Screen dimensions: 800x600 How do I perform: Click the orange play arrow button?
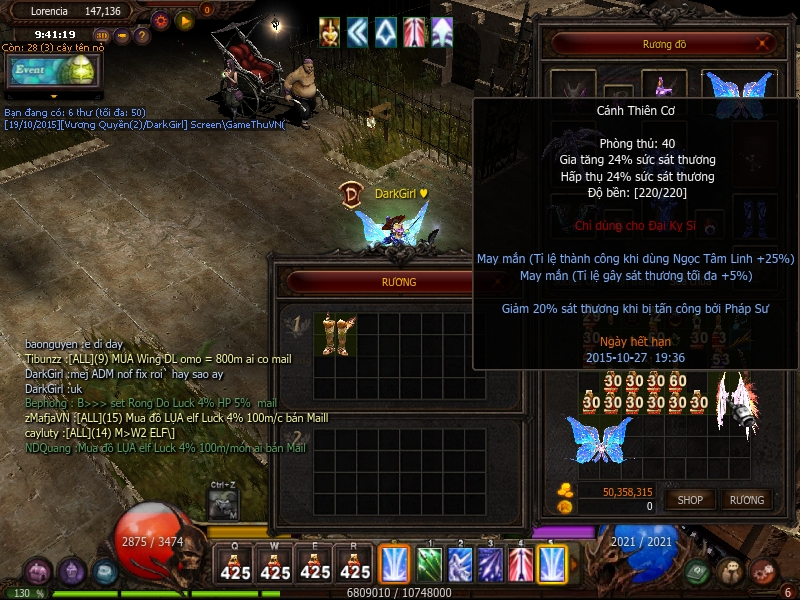pyautogui.click(x=184, y=19)
